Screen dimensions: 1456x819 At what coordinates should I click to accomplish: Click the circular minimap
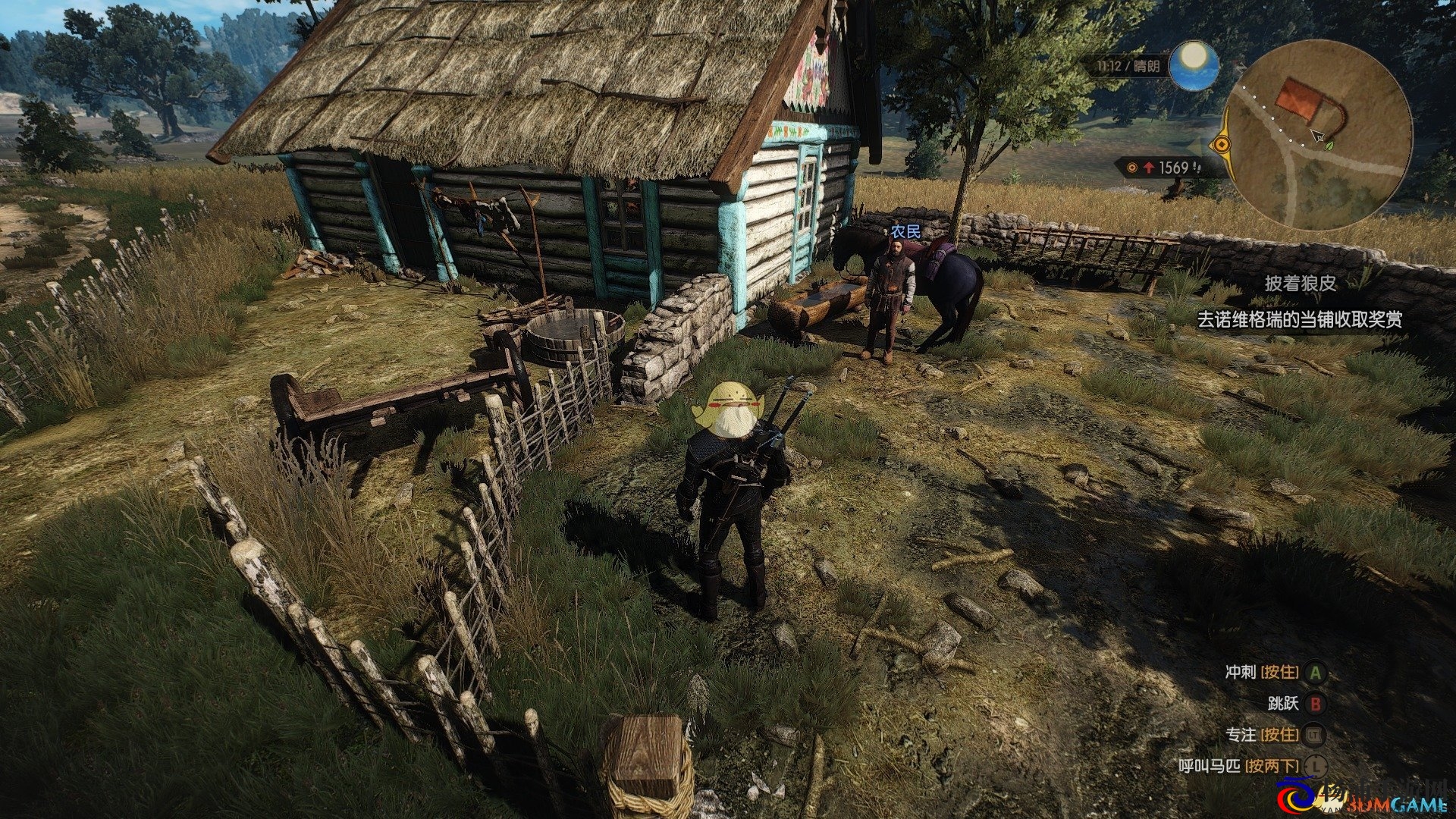coord(1318,136)
